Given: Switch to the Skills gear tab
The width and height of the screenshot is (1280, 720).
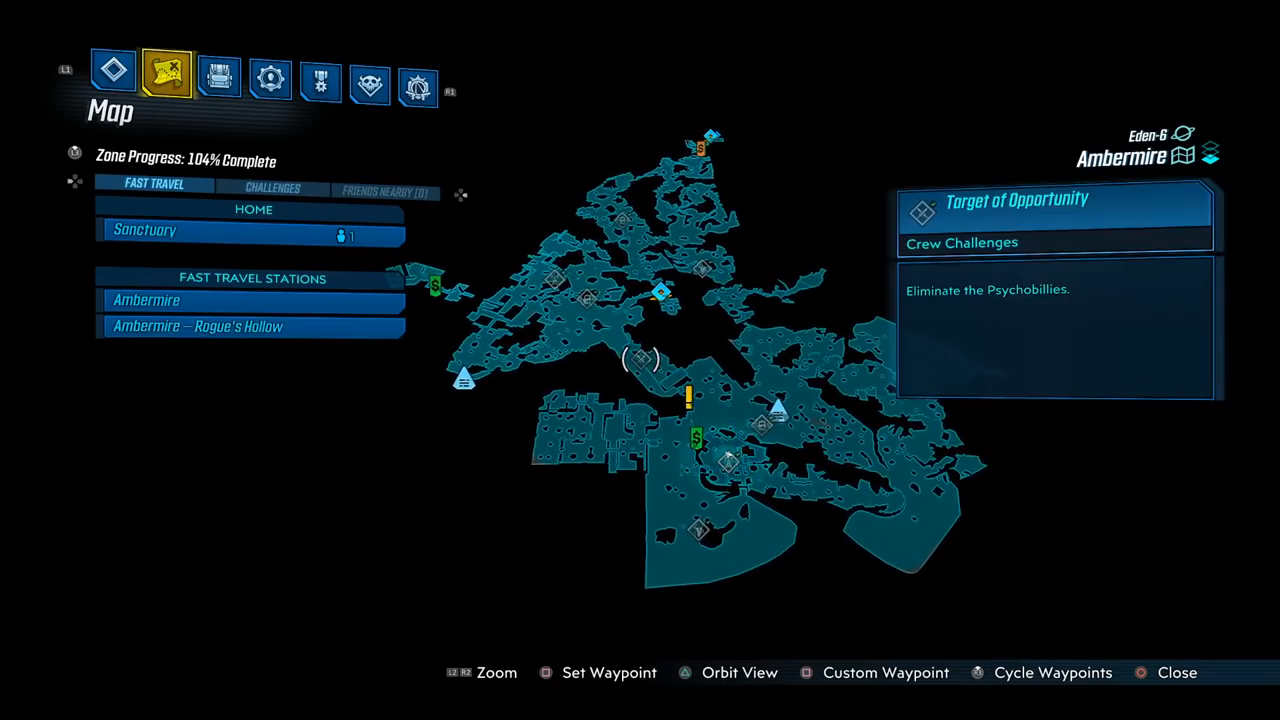Looking at the screenshot, I should click(x=270, y=80).
